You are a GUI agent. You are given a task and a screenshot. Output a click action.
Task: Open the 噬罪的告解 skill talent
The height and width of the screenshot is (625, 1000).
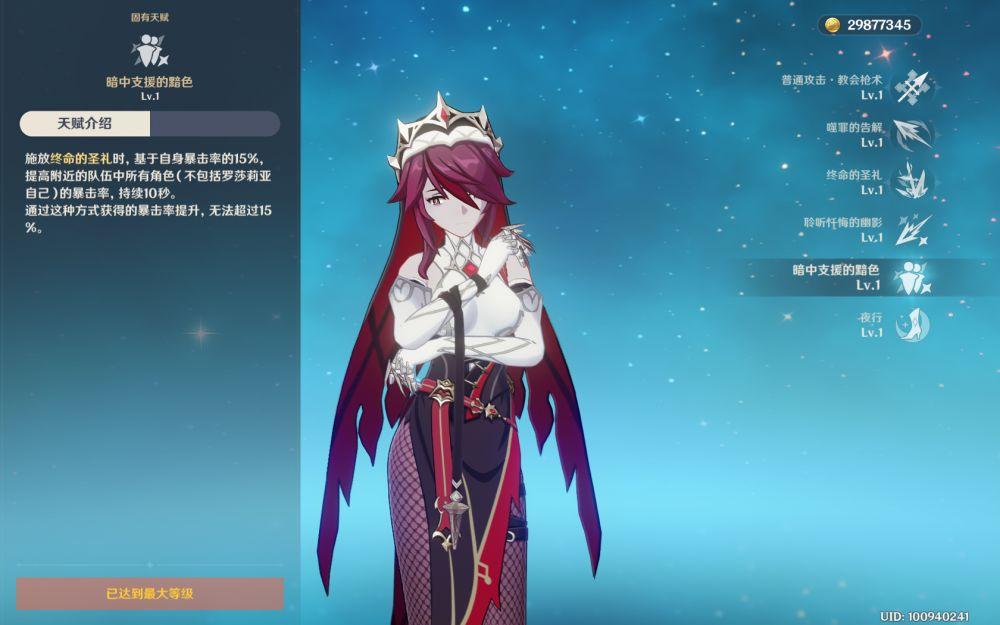pyautogui.click(x=912, y=135)
